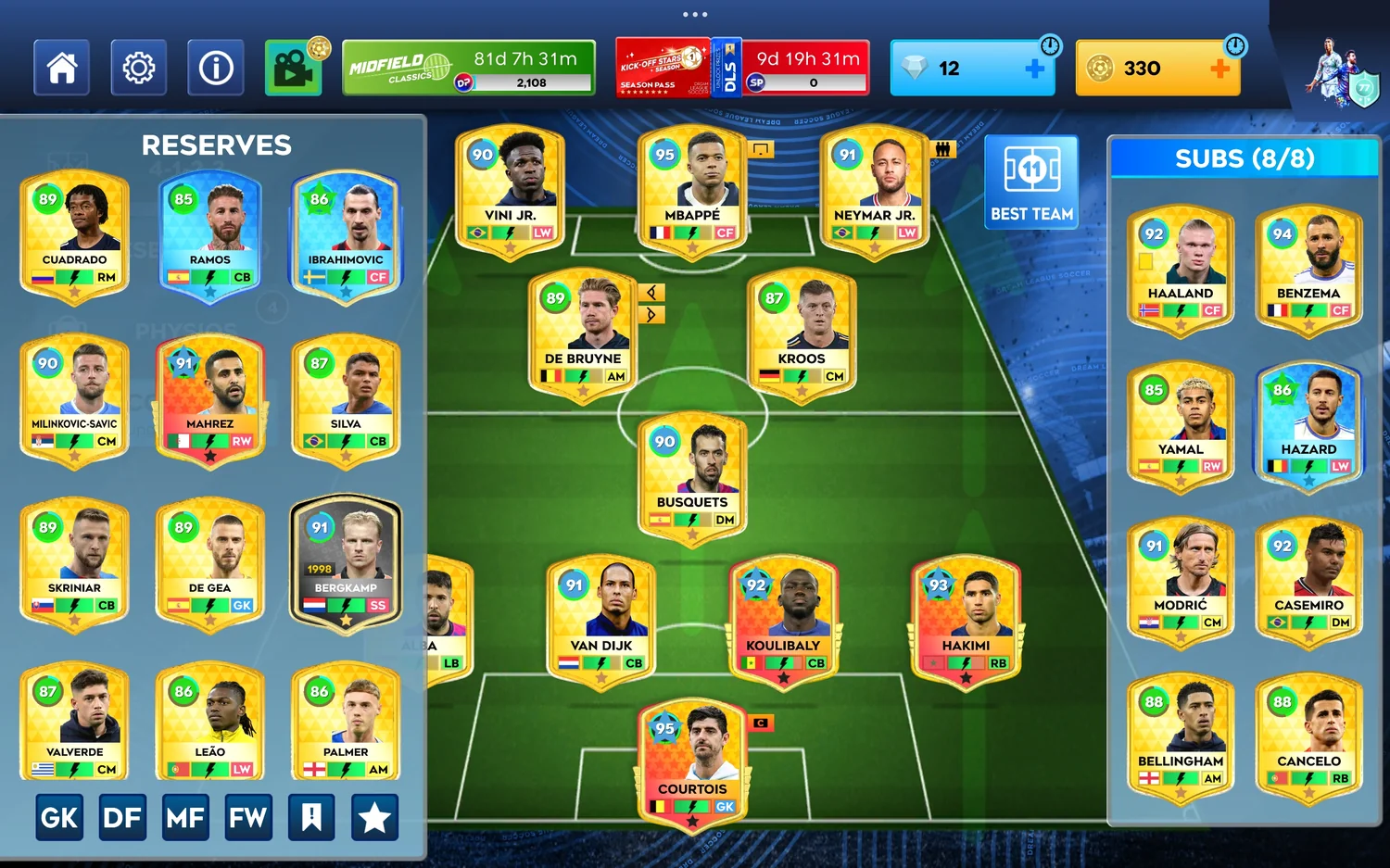Select Mbappé's player card
This screenshot has width=1390, height=868.
pyautogui.click(x=692, y=190)
